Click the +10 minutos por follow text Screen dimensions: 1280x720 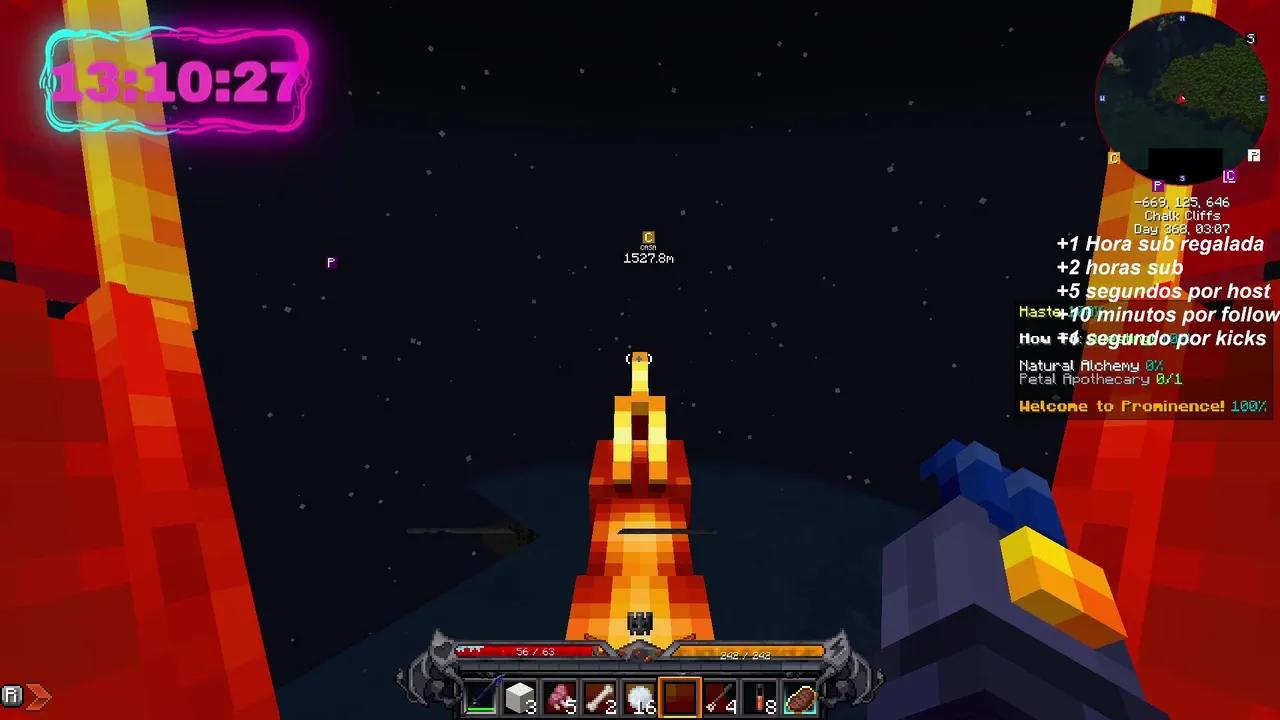click(x=1170, y=314)
